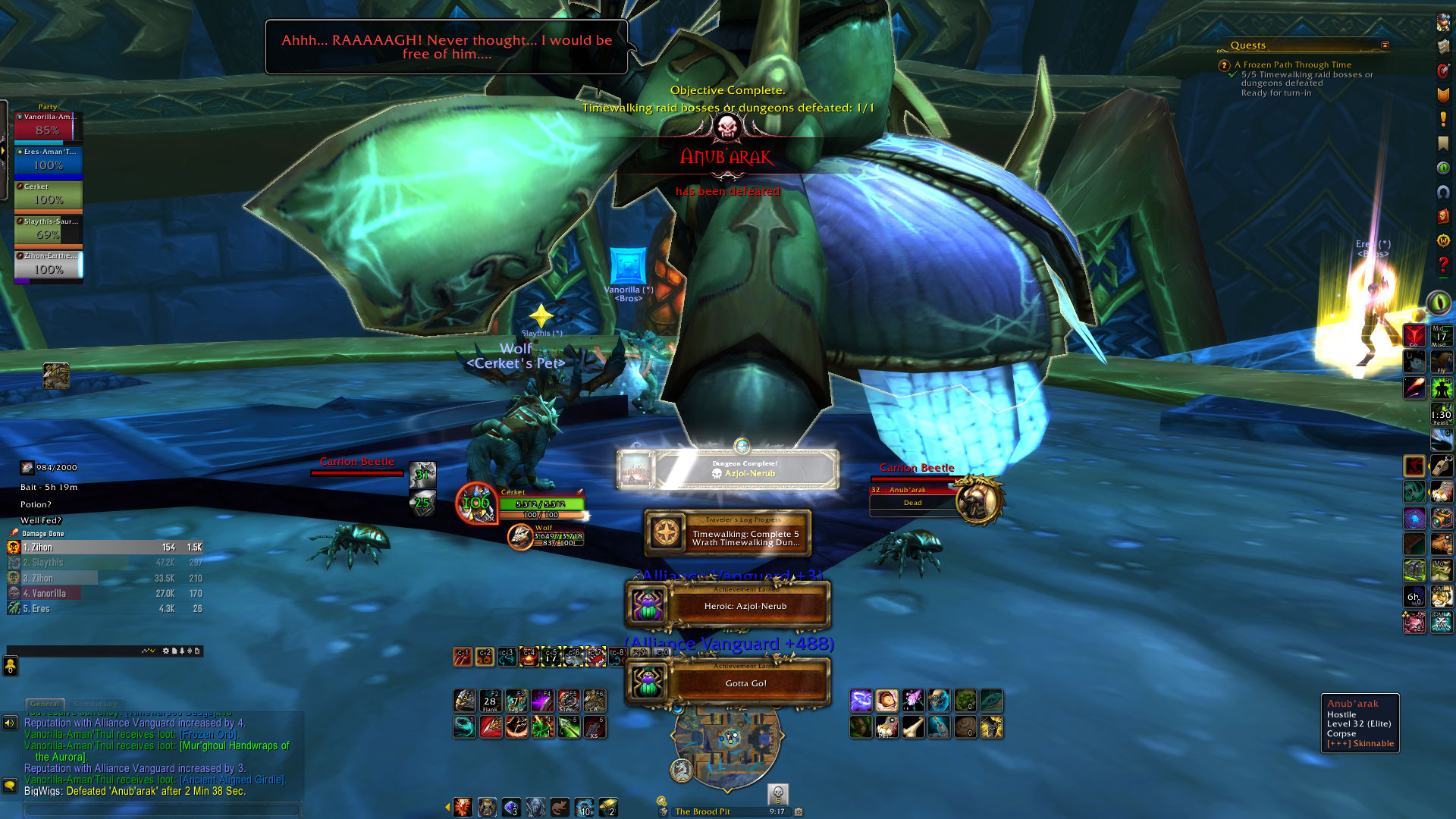Screen dimensions: 1456x819
Task: Open the help question-mark micro button
Action: 1442,265
